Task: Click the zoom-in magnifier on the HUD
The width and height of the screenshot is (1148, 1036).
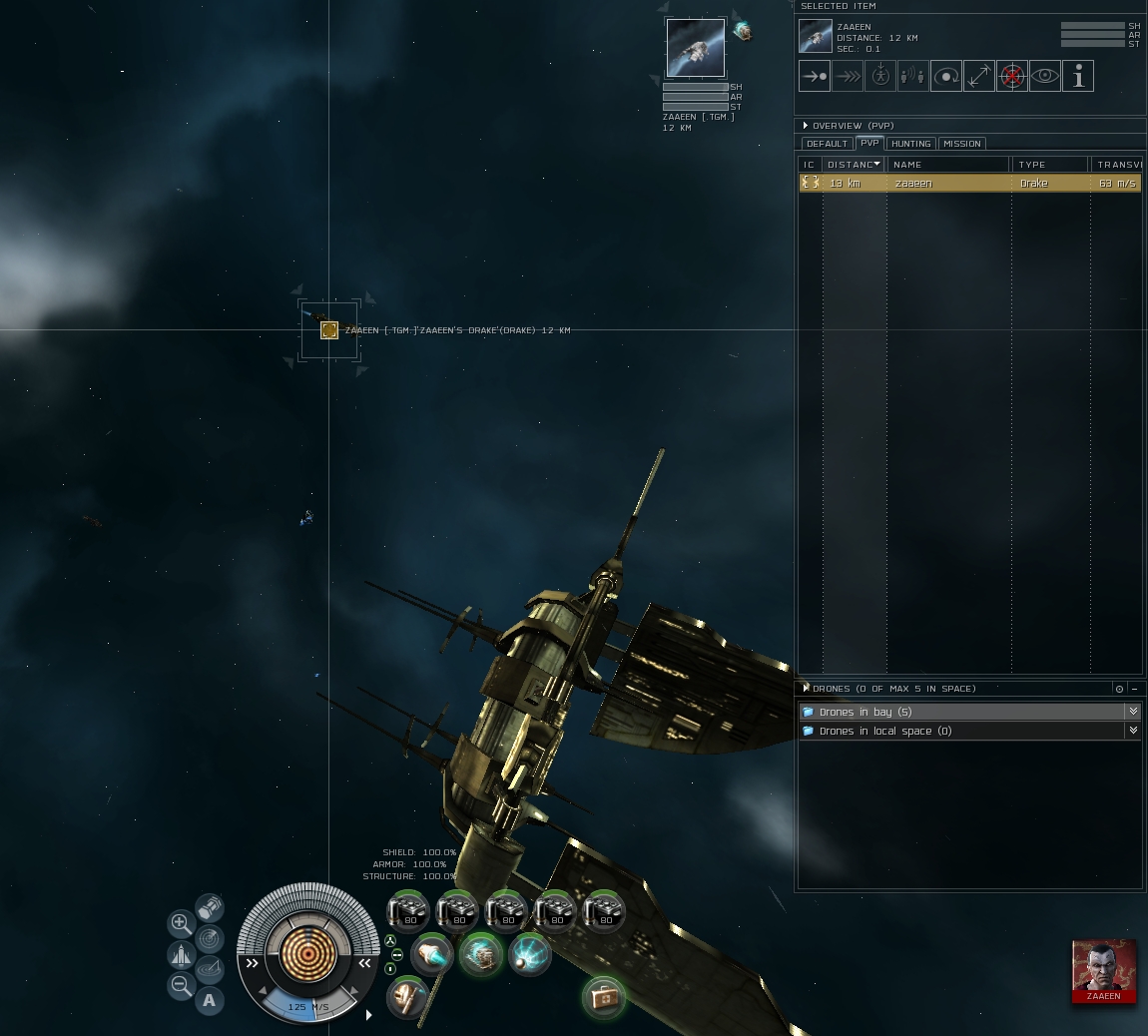Action: [181, 923]
